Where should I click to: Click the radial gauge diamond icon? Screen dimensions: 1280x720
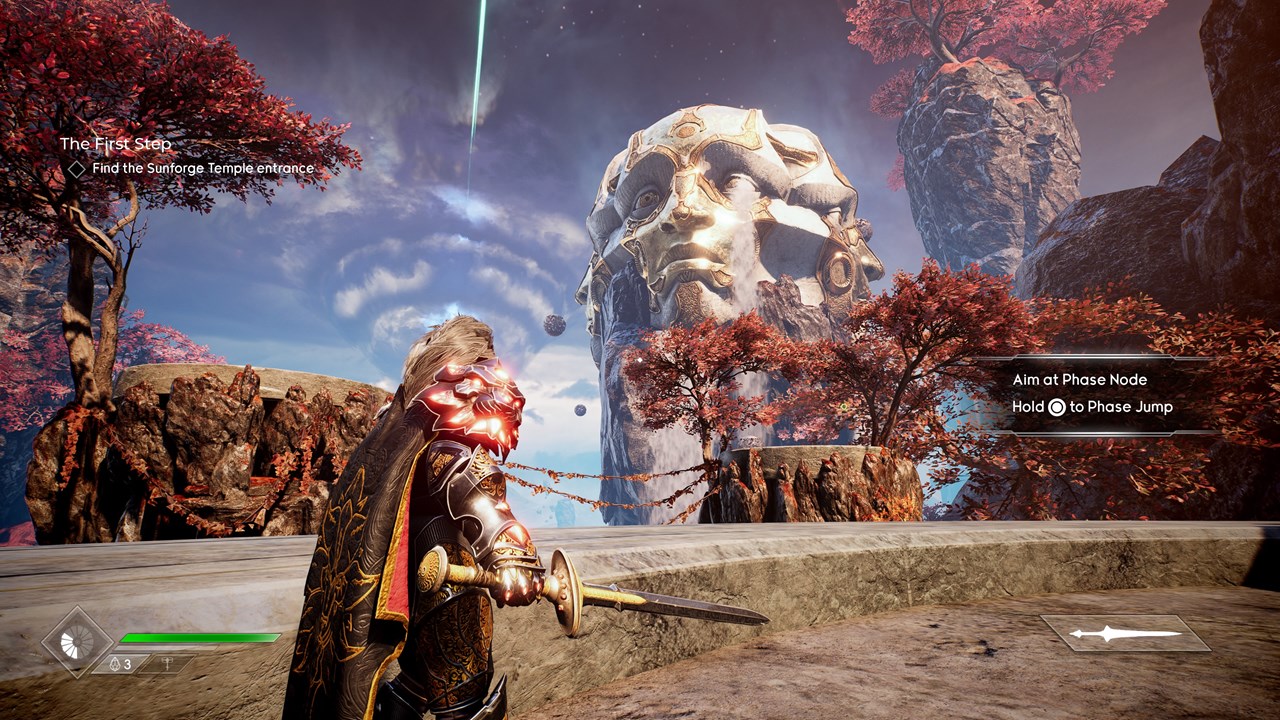point(77,641)
